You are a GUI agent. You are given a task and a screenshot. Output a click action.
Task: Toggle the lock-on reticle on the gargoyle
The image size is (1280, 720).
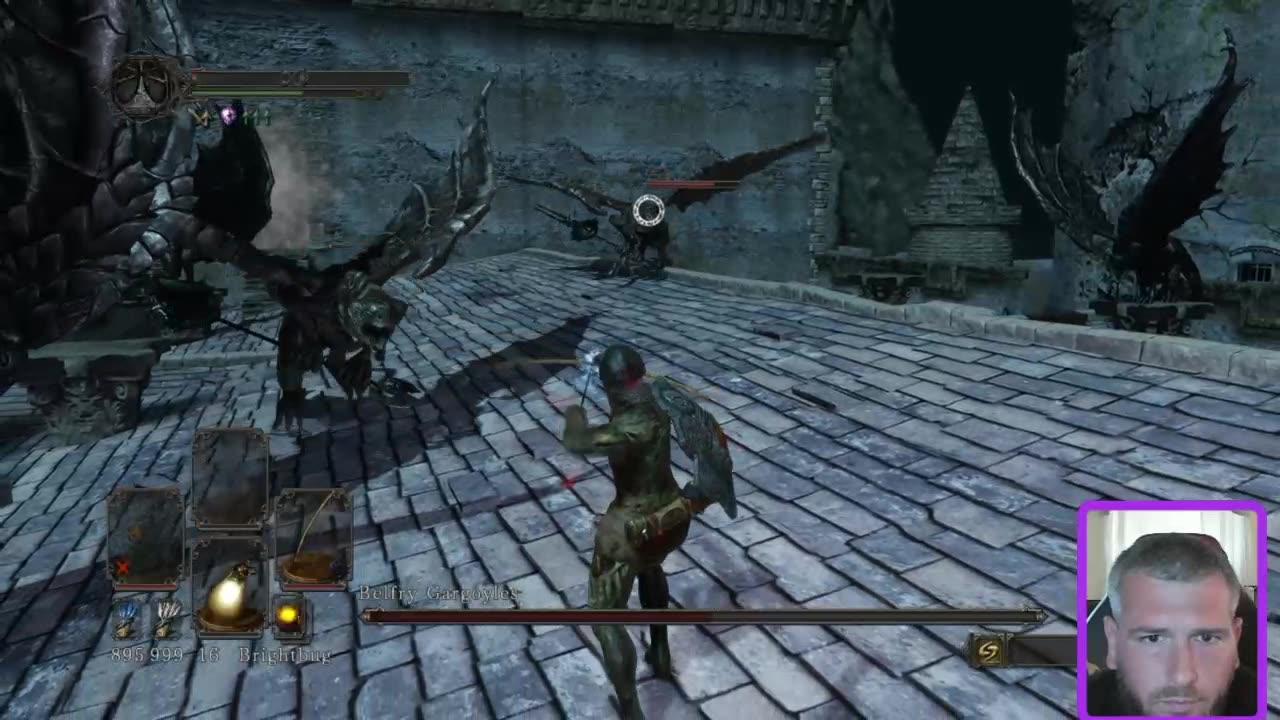[648, 208]
